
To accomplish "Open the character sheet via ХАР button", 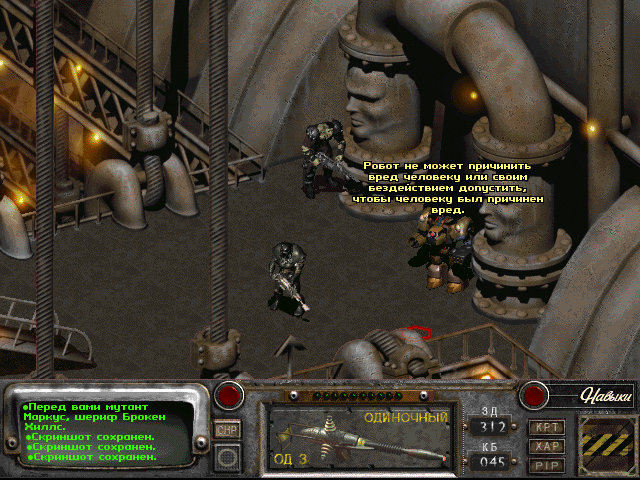I will point(547,446).
